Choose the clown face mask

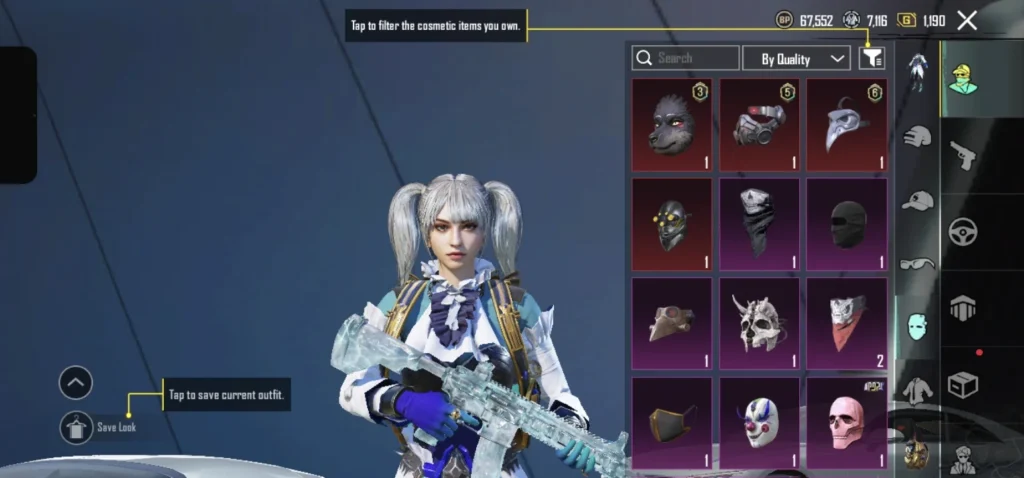click(759, 422)
